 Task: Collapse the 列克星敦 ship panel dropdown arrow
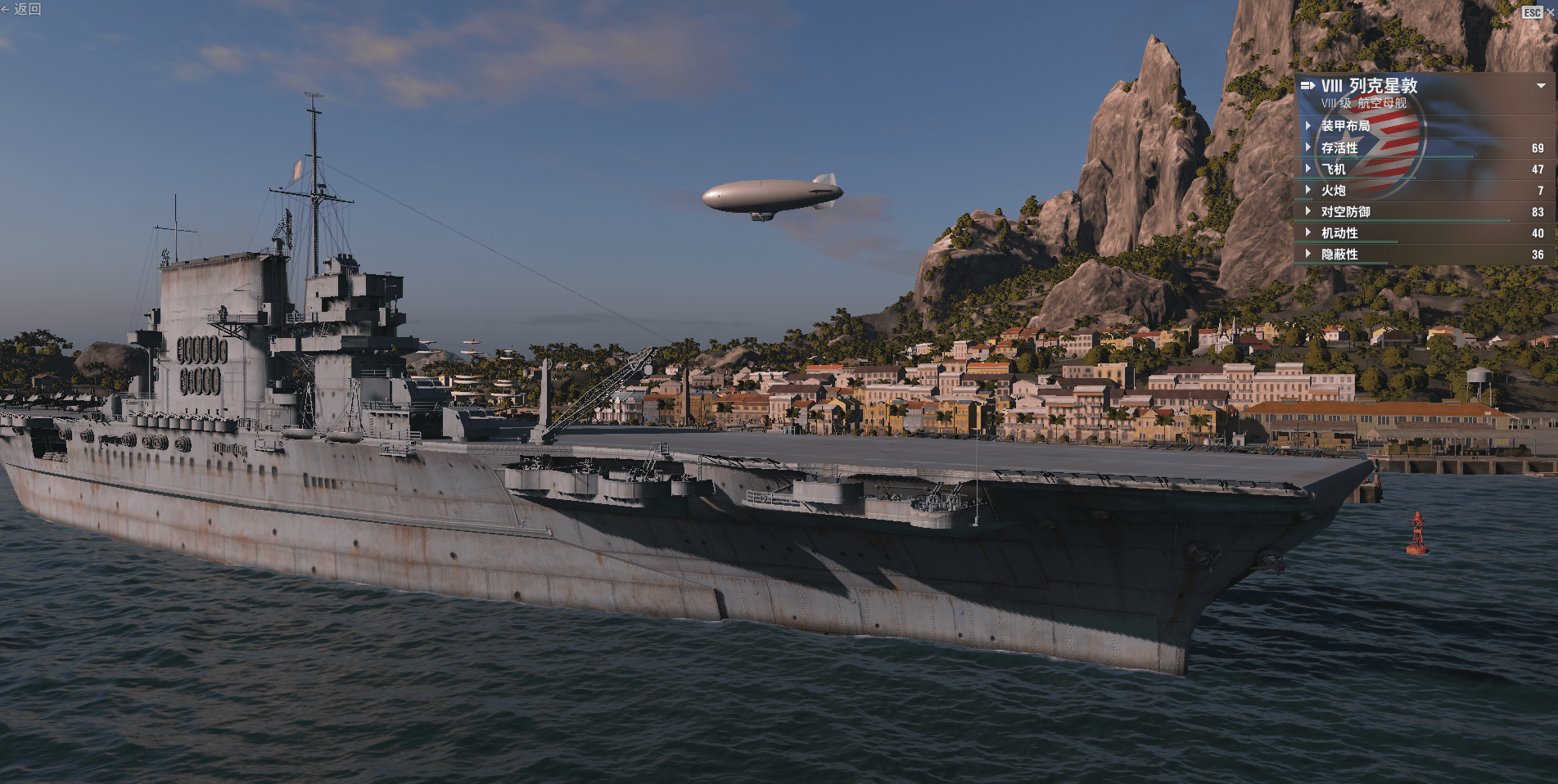(x=1541, y=86)
